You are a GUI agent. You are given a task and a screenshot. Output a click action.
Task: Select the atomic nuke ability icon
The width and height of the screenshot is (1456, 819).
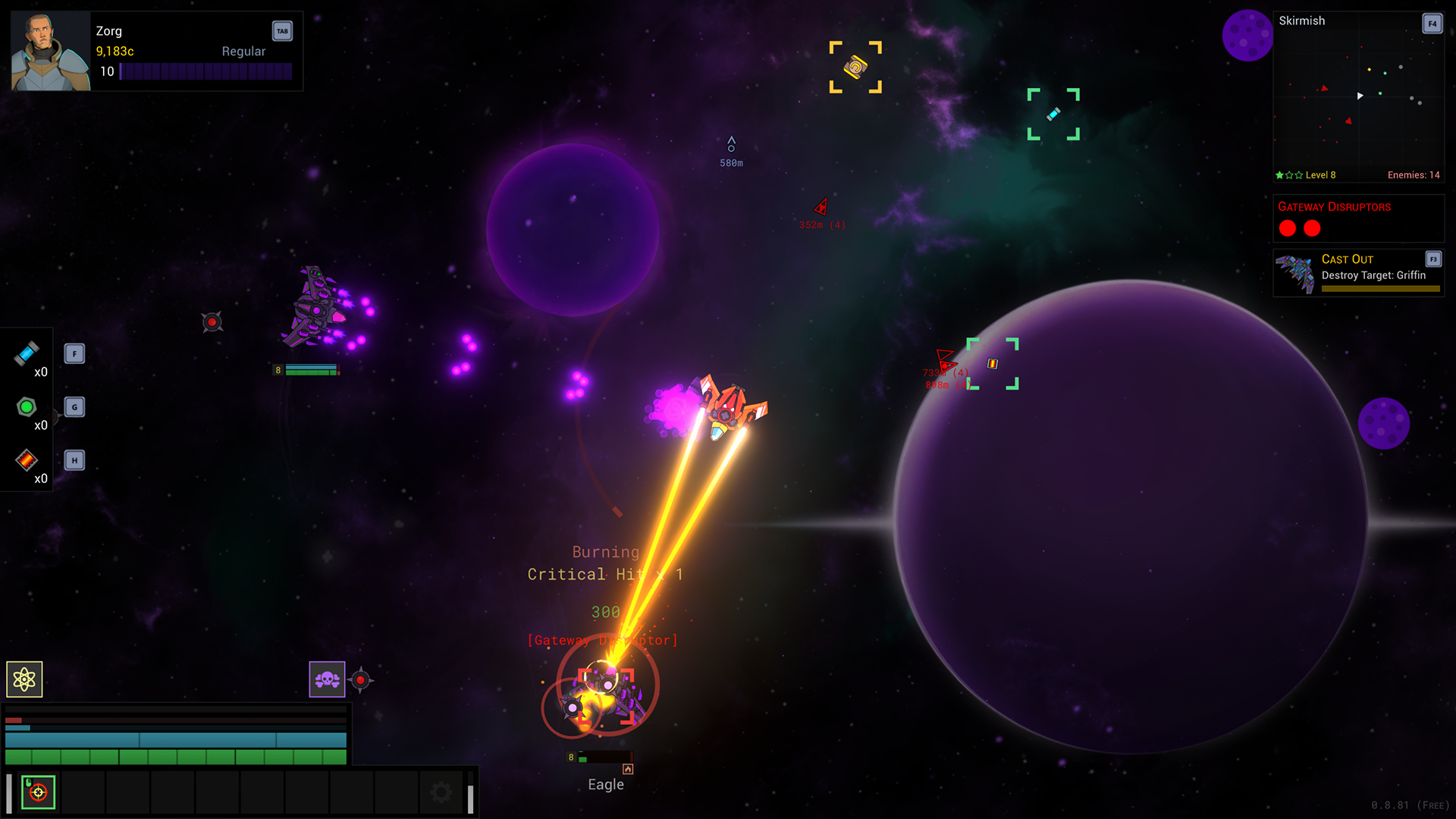coord(25,679)
